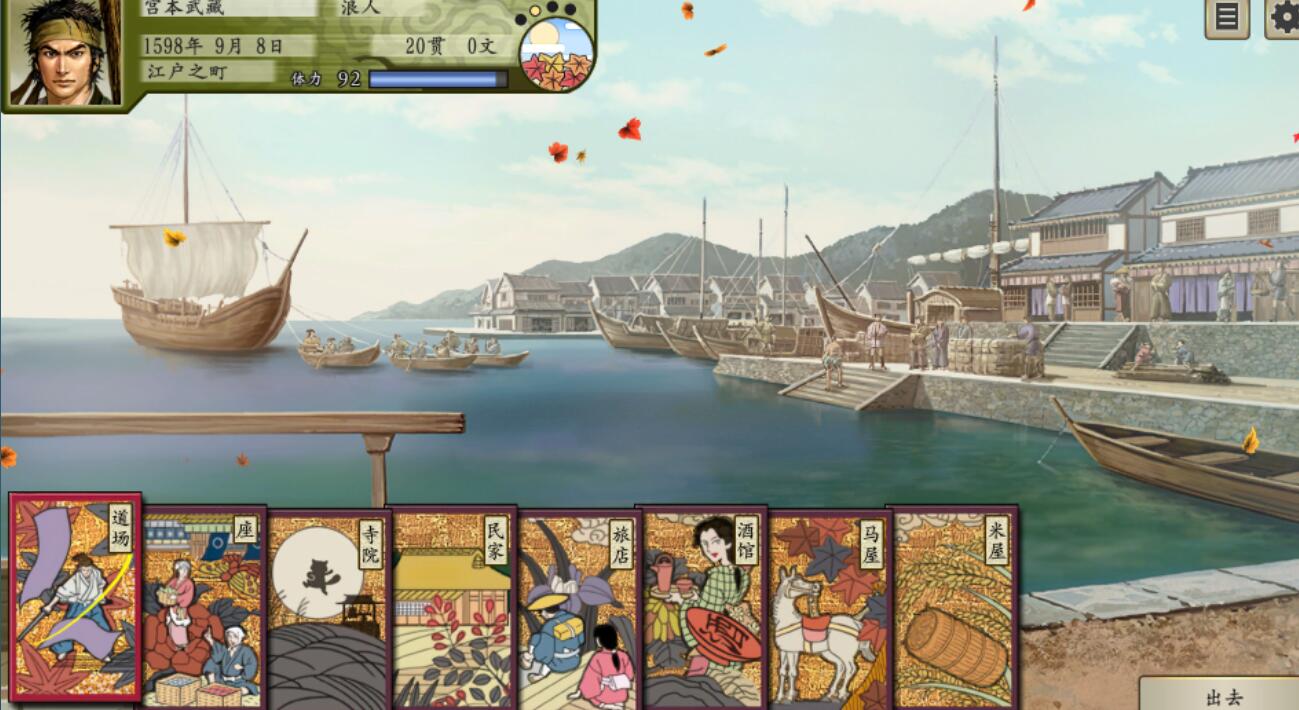Select the 酒馆 tavern card

(702, 608)
